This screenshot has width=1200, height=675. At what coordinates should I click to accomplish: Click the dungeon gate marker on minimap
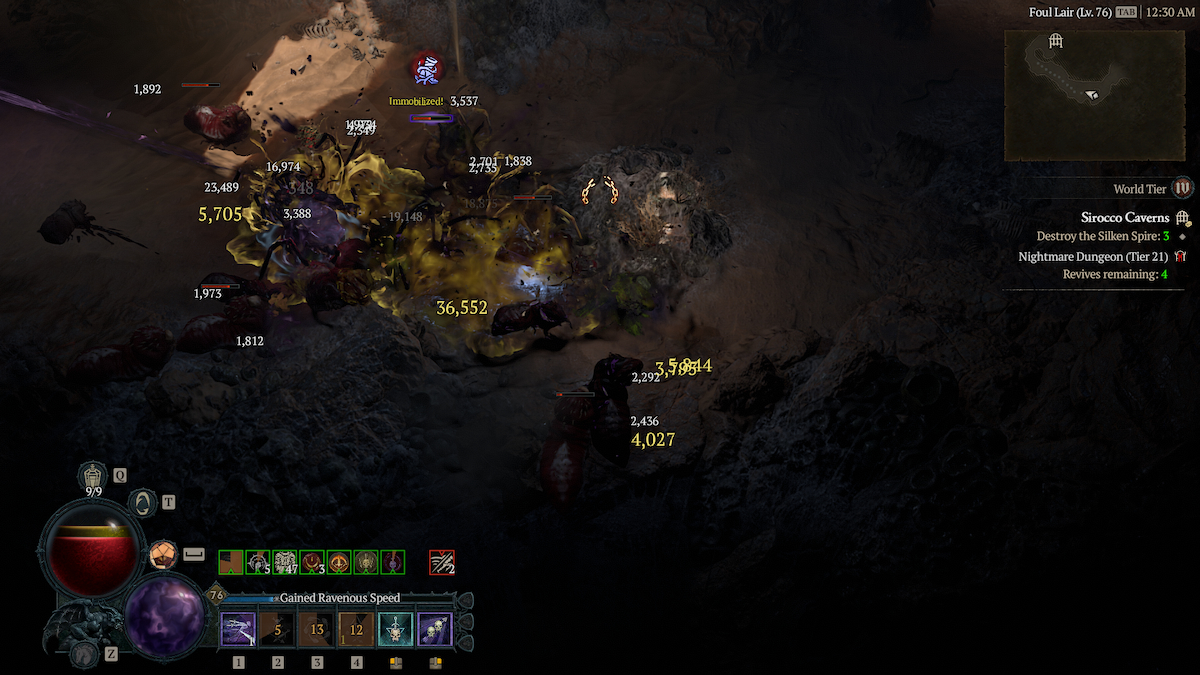[x=1054, y=41]
